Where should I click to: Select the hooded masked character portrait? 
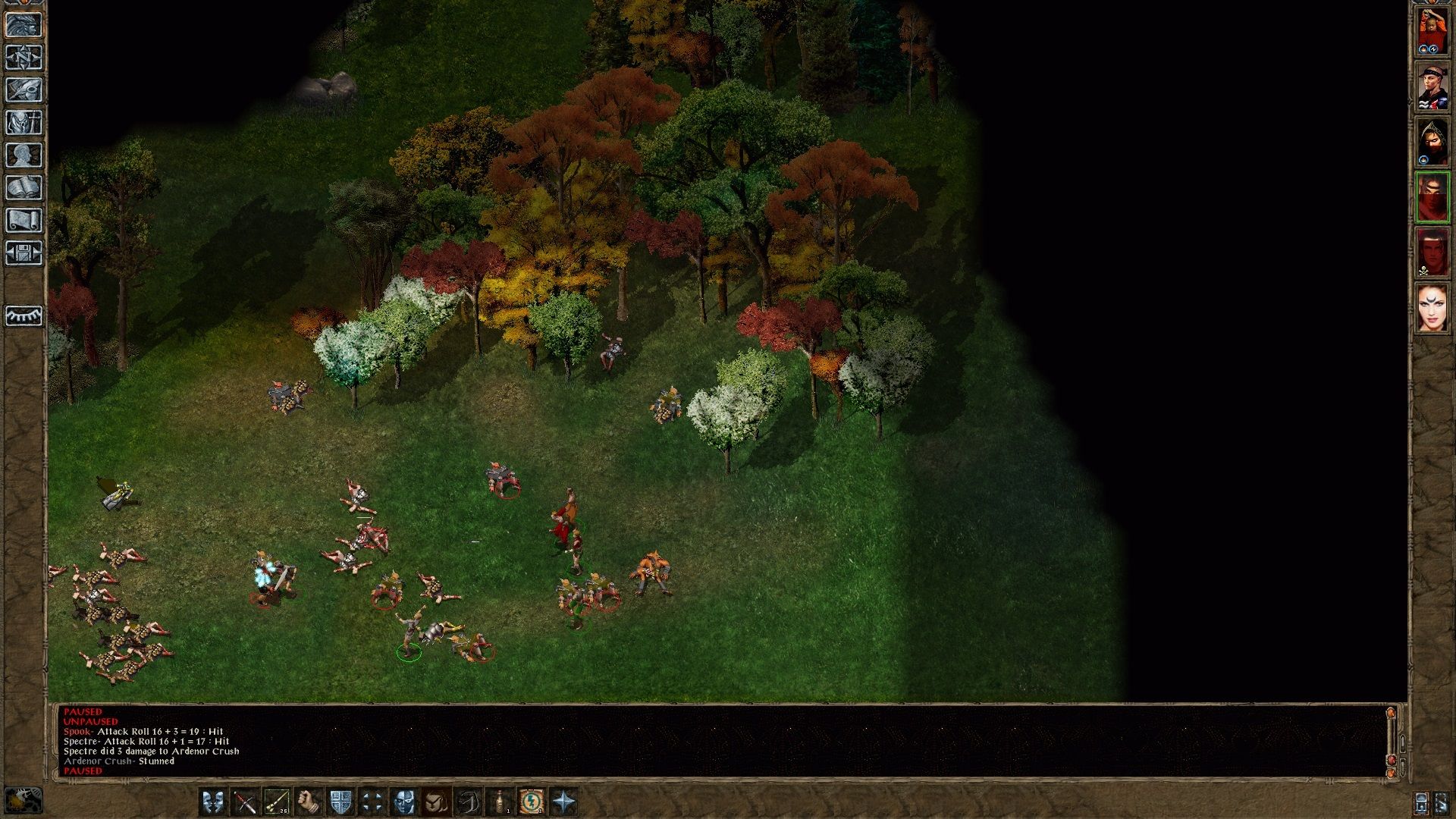pyautogui.click(x=1432, y=143)
